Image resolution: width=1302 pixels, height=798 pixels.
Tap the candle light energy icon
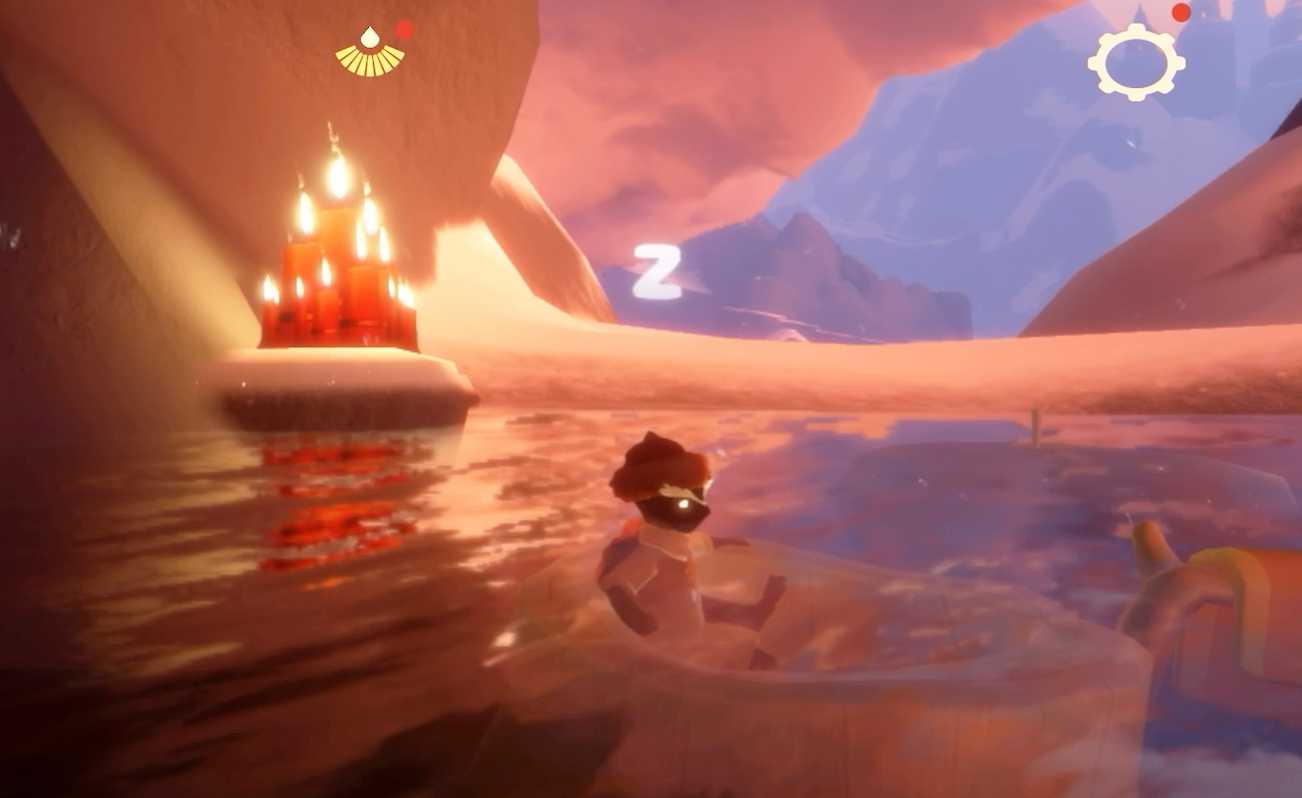click(x=370, y=52)
